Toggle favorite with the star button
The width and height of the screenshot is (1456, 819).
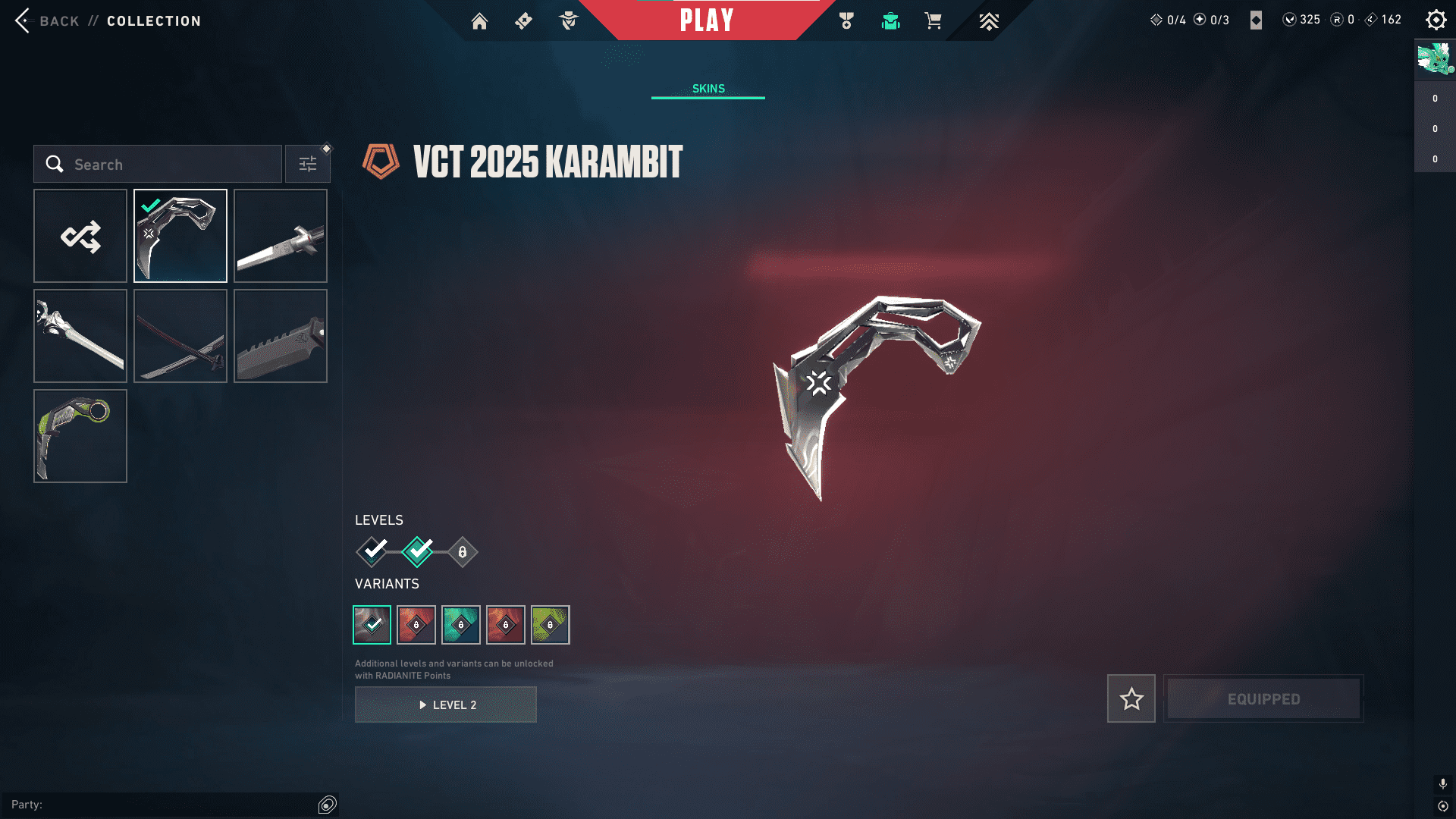[x=1131, y=698]
